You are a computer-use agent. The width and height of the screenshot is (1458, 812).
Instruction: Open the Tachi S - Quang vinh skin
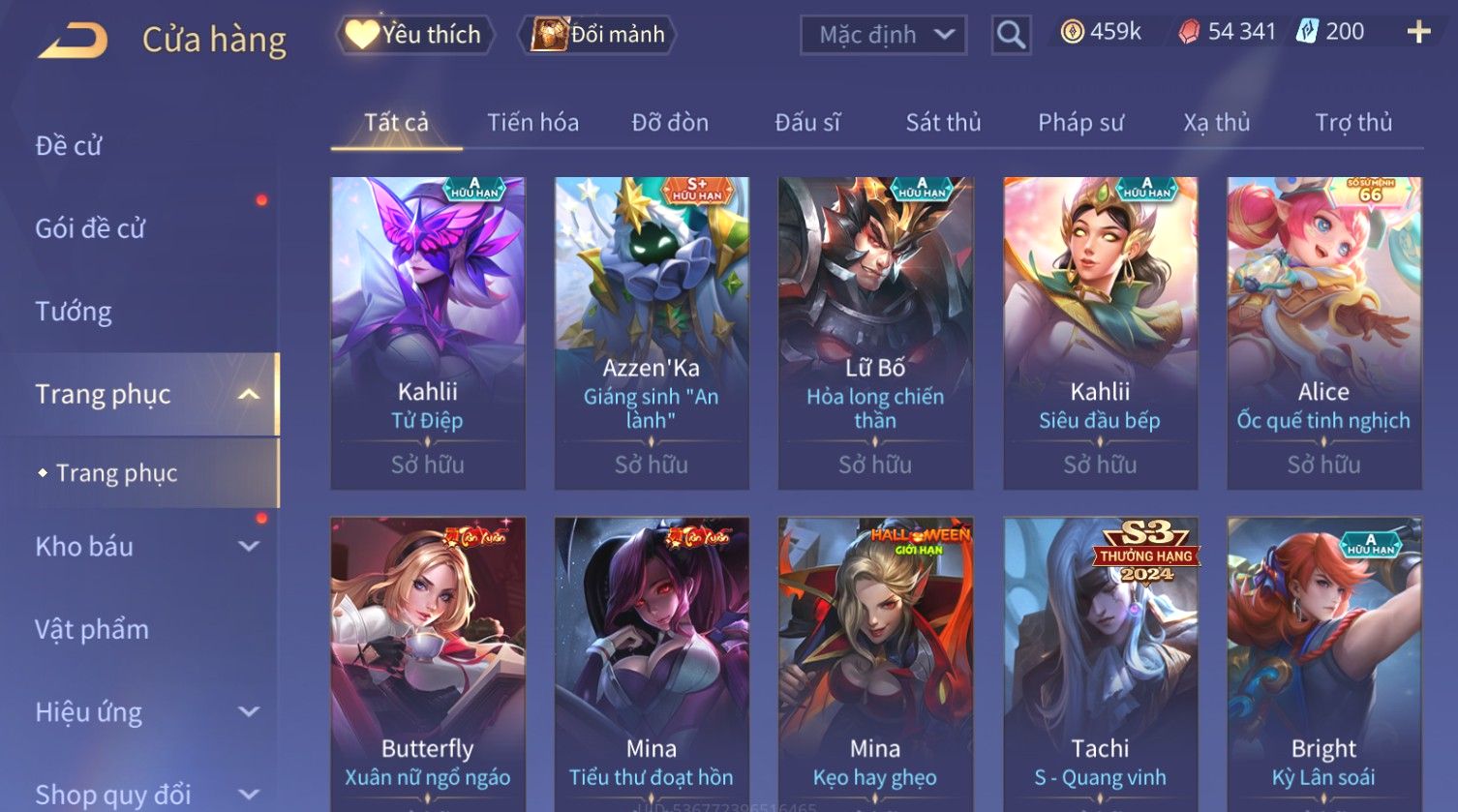[1100, 663]
